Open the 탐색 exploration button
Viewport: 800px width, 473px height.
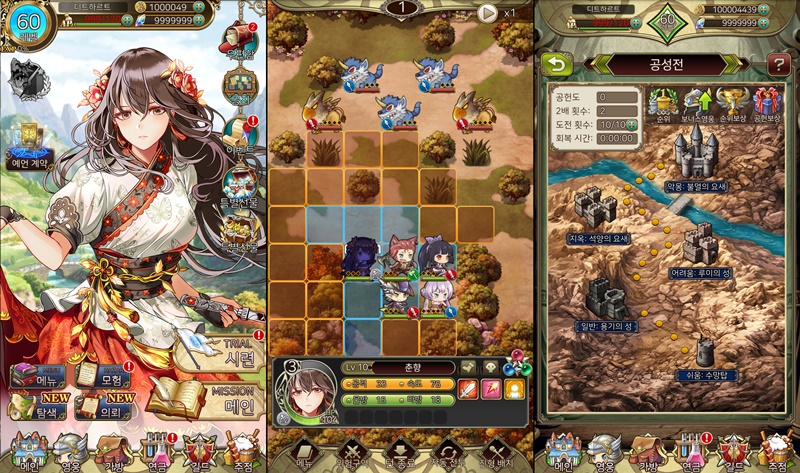coord(35,404)
